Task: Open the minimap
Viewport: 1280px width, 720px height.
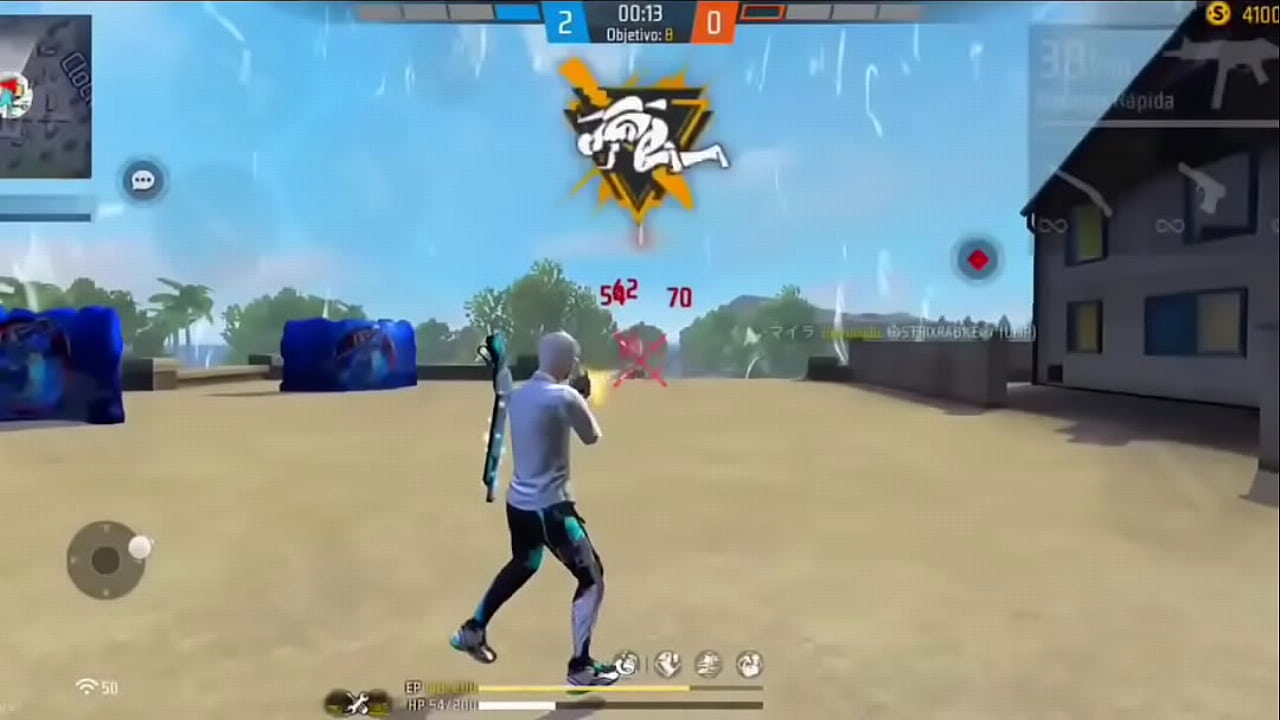Action: coord(45,97)
